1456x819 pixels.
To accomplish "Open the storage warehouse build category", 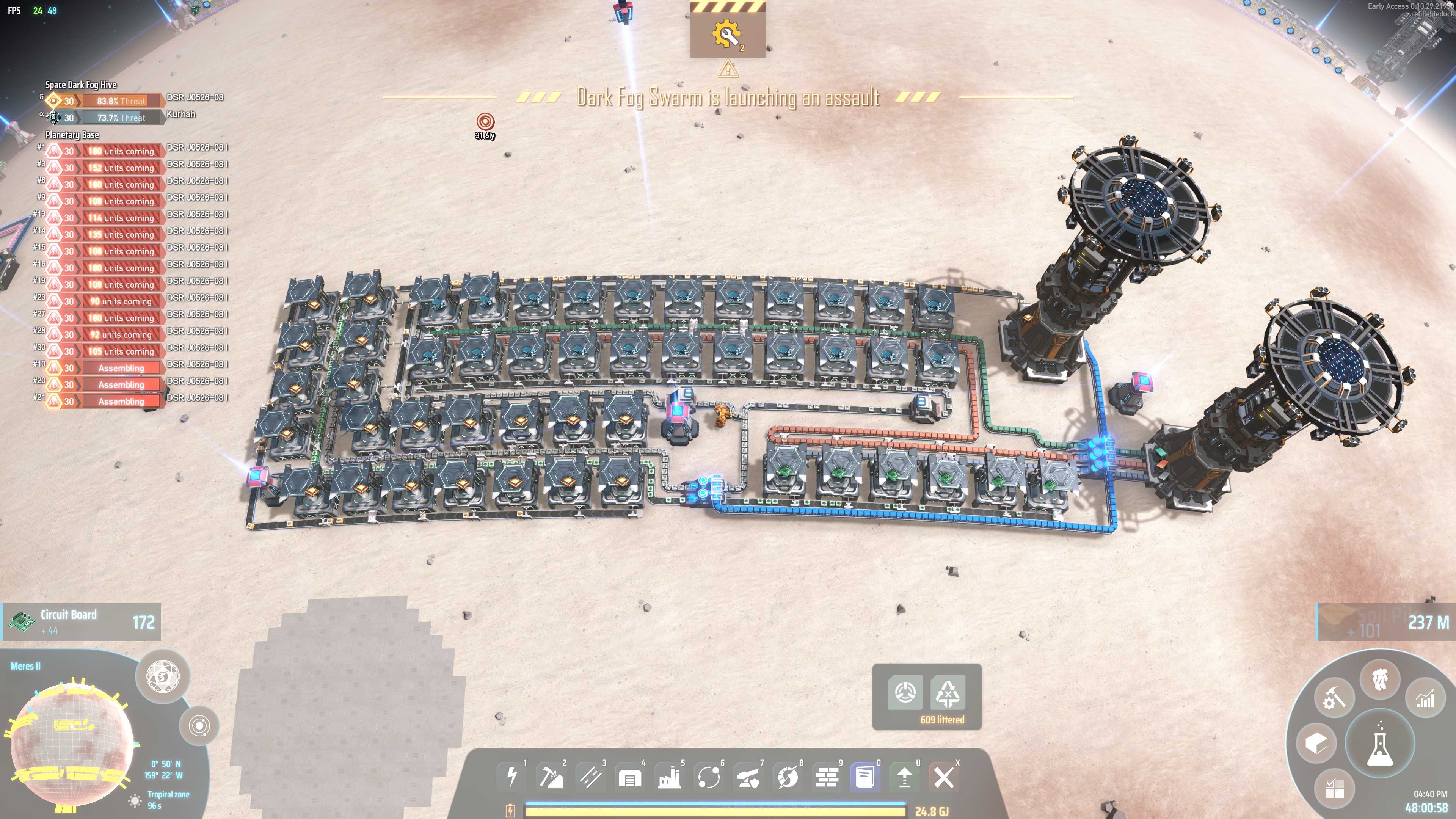I will (x=630, y=778).
